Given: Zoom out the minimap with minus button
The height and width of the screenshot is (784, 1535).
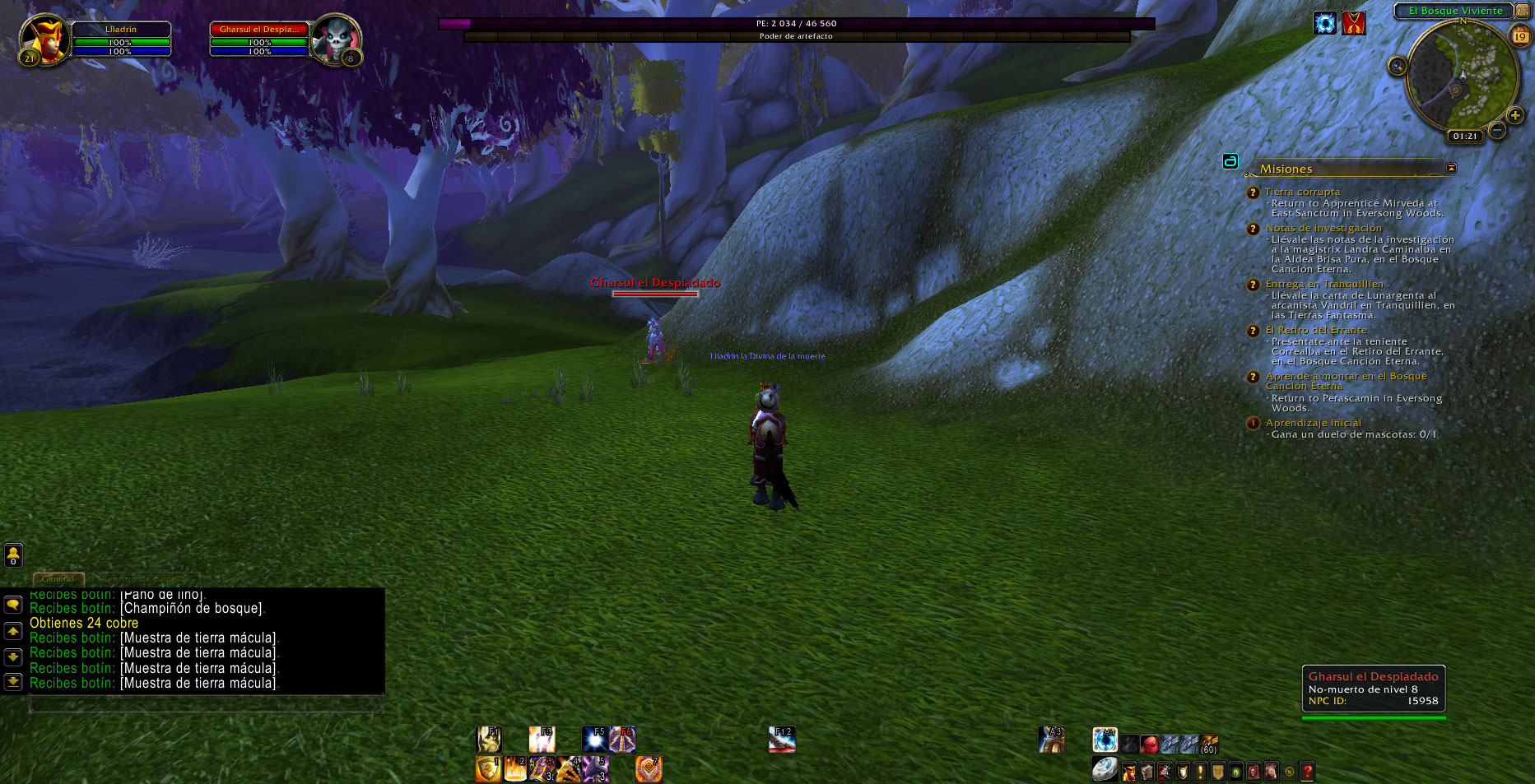Looking at the screenshot, I should click(1497, 130).
